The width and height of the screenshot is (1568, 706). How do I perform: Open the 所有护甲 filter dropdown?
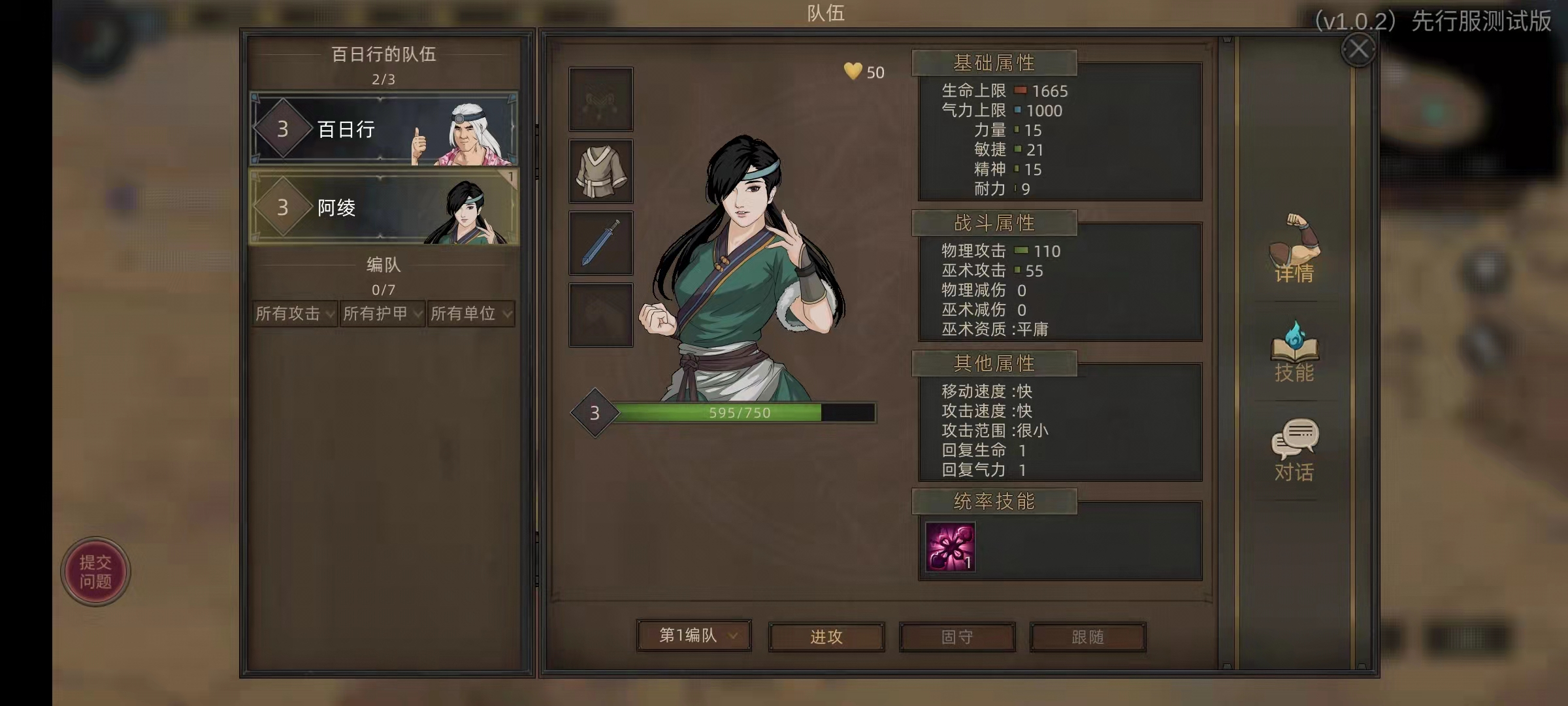[383, 314]
